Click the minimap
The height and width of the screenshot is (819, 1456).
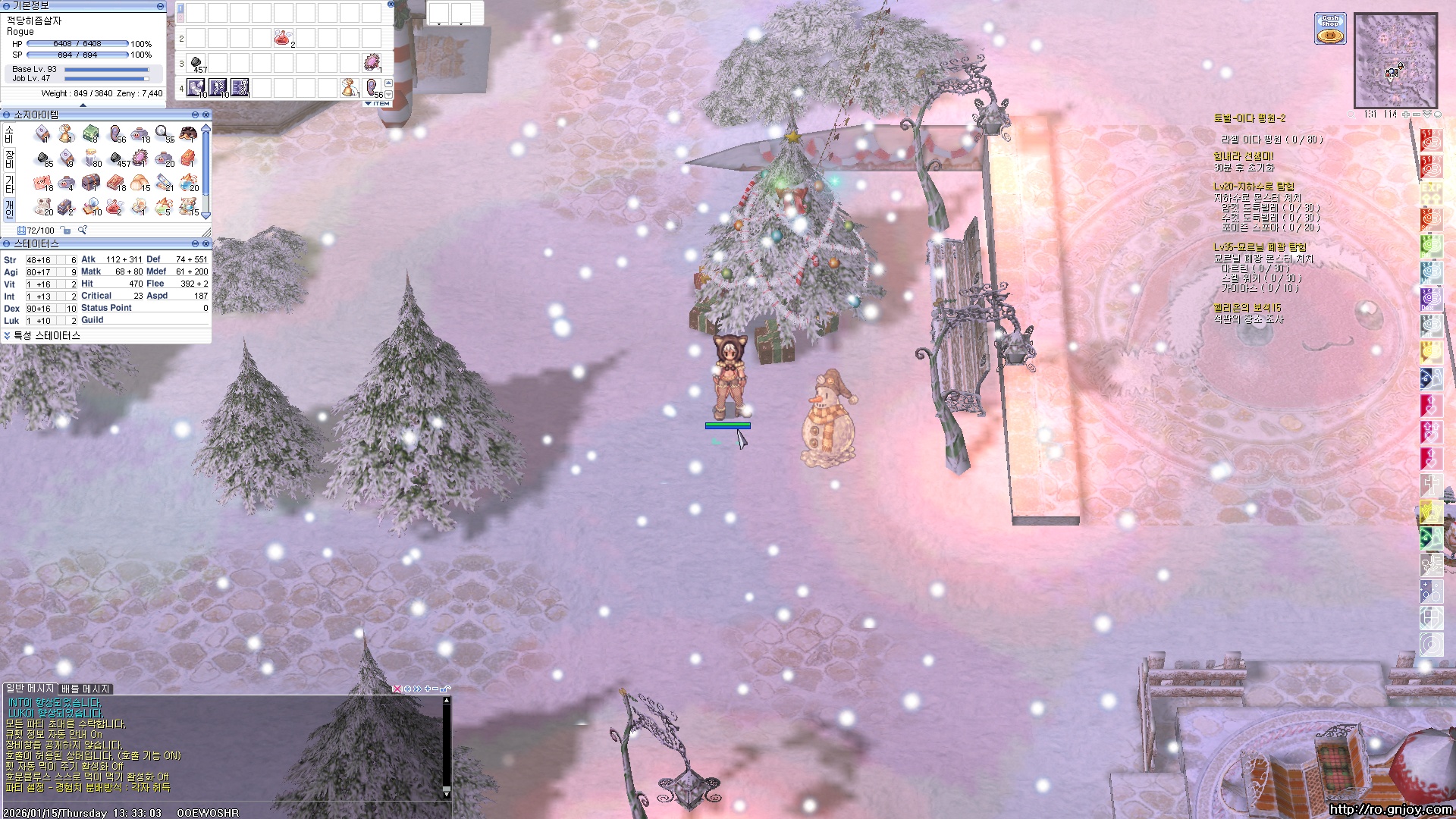[1395, 60]
